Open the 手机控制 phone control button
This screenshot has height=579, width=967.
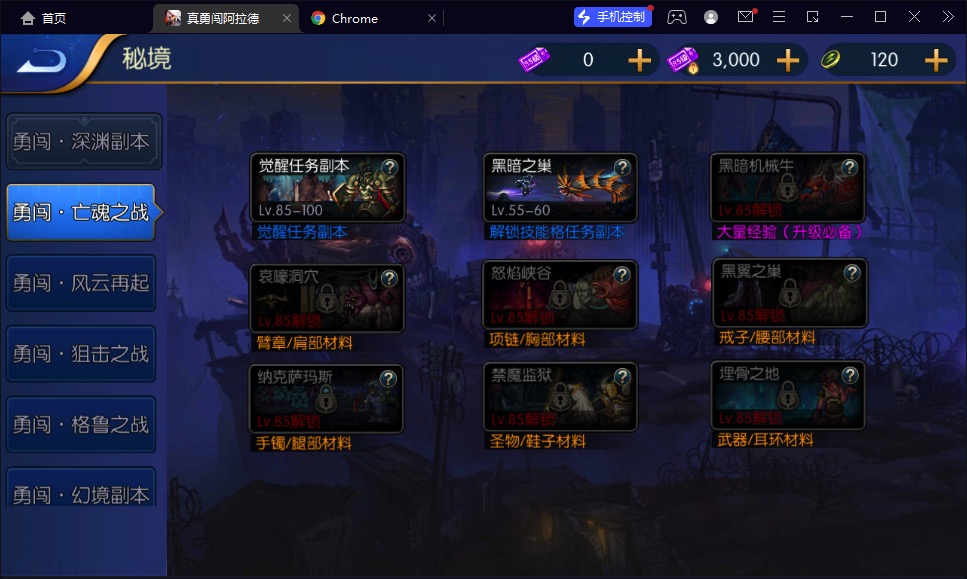(x=613, y=17)
